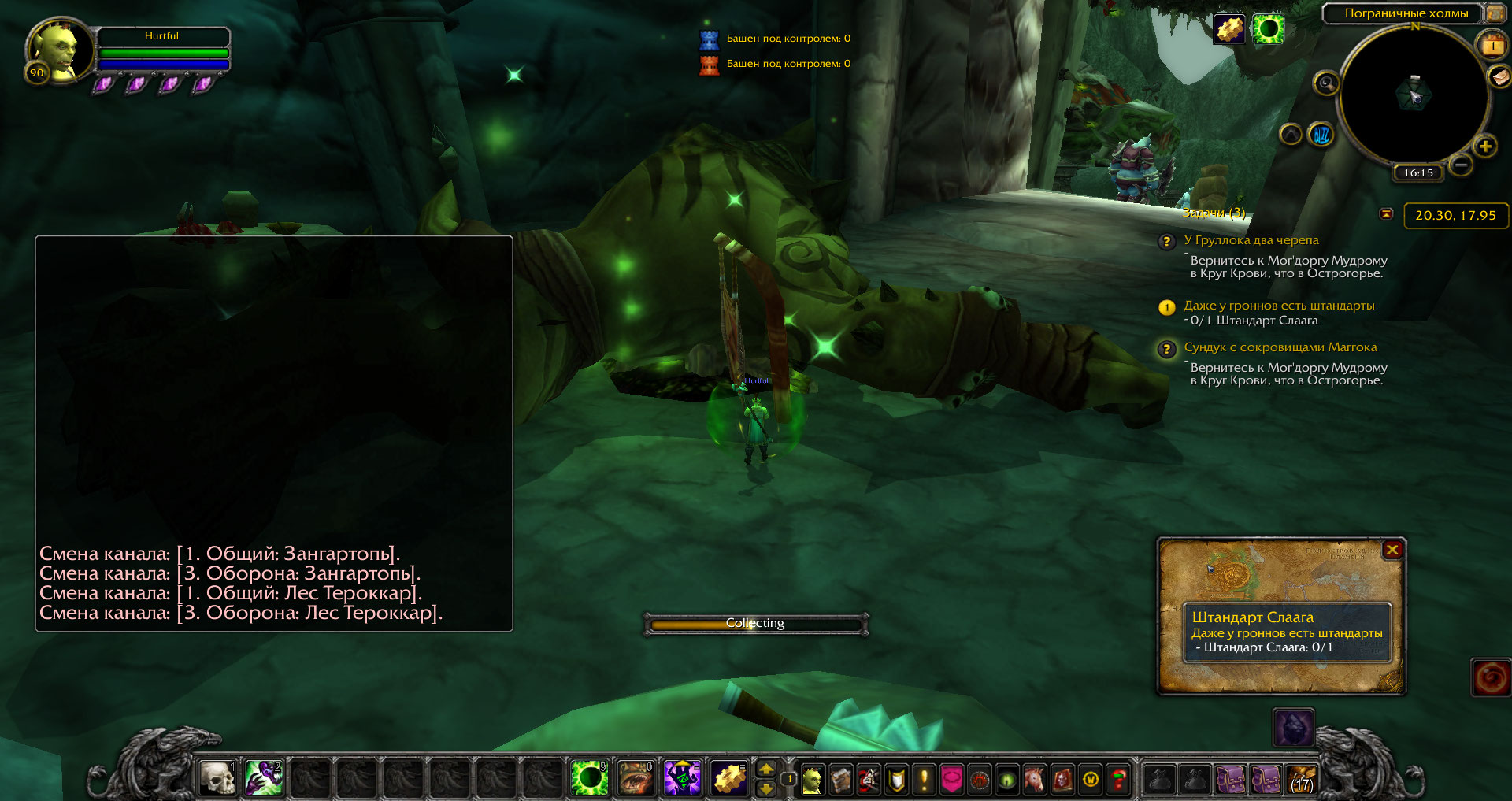The image size is (1512, 801).
Task: Zoom out the minimap with the minus button
Action: [x=1461, y=165]
